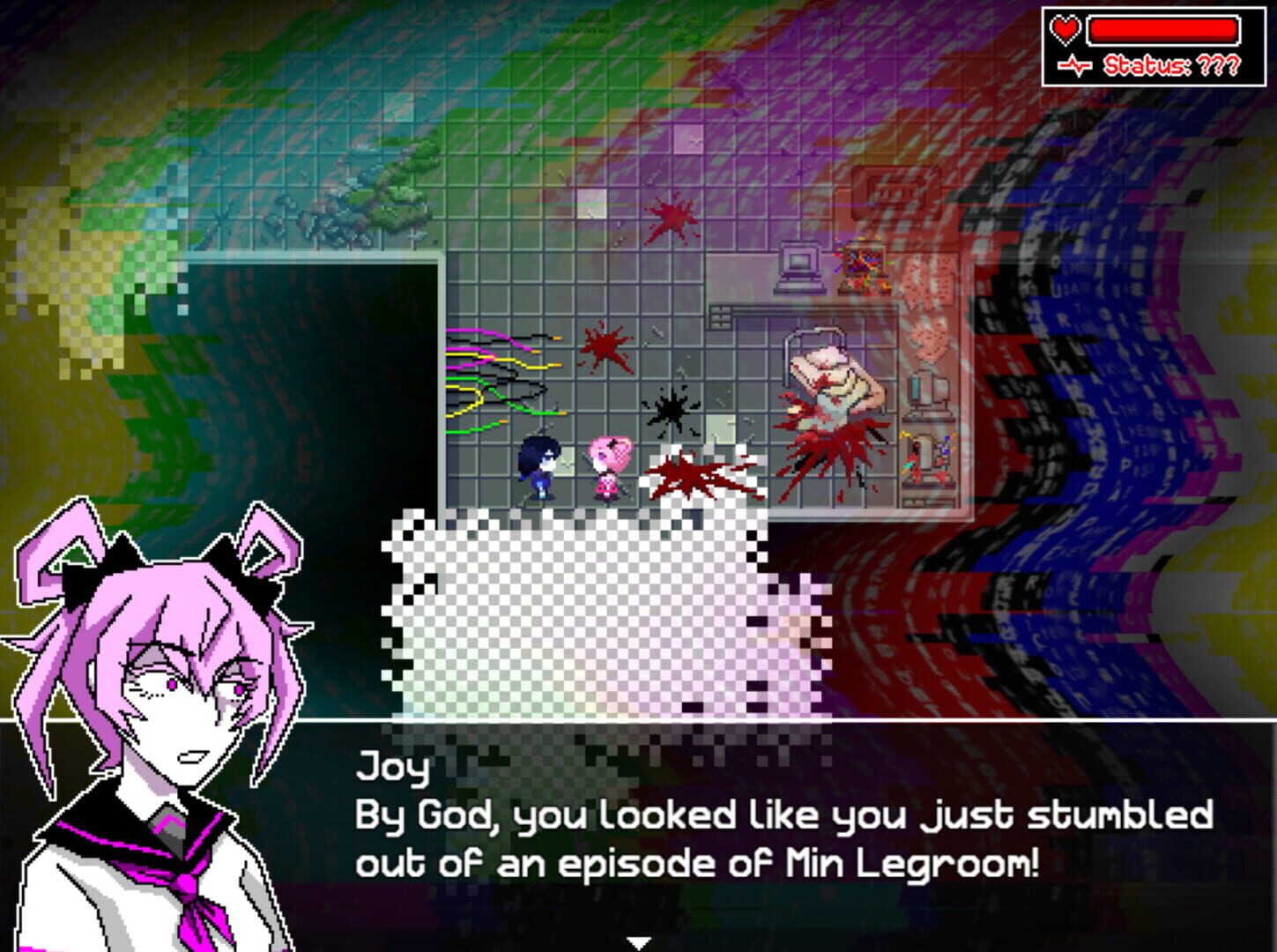
Task: Click the heart icon in the HUD
Action: 1065,29
